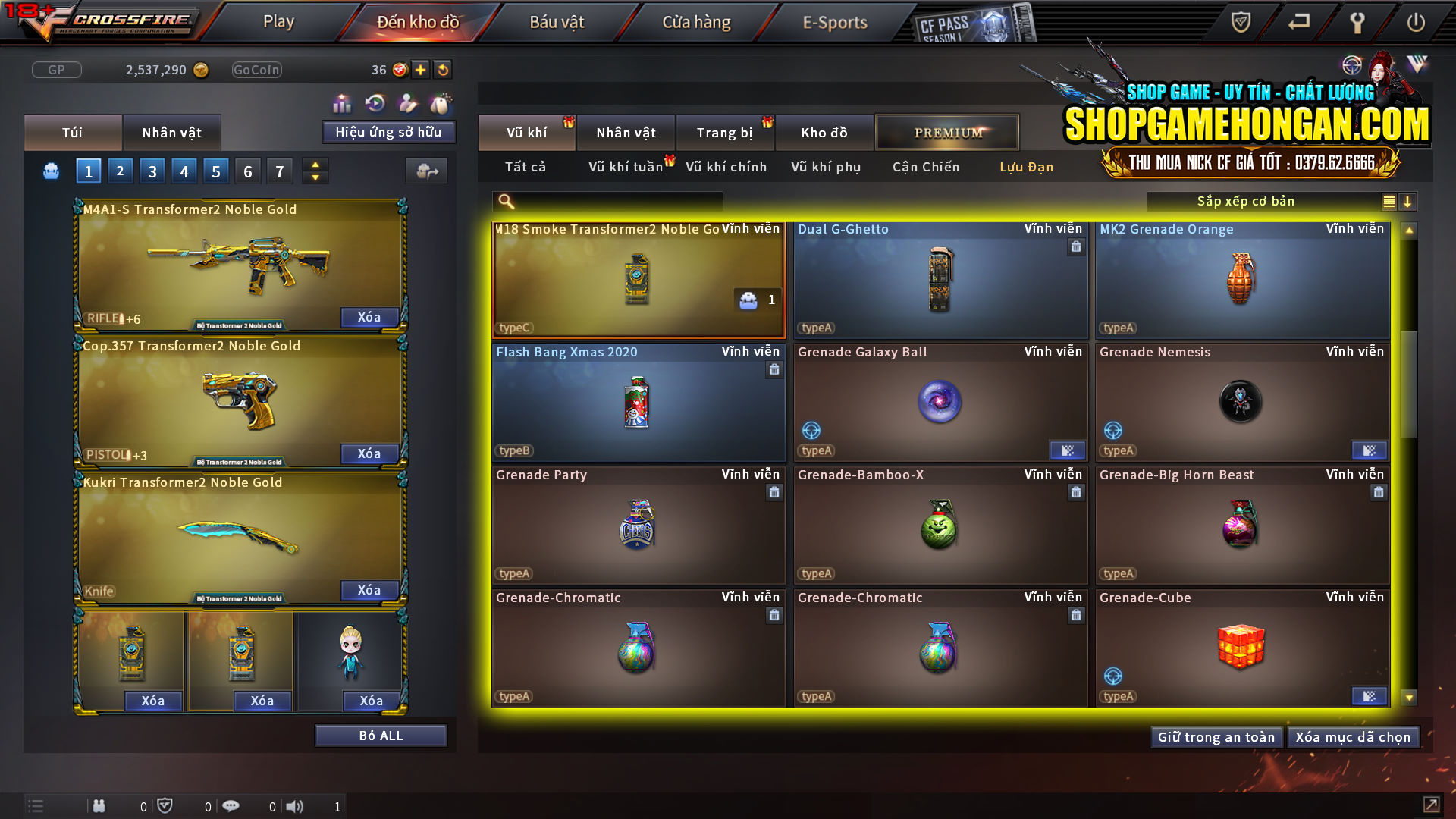Click Xóa mục đã chọn to delete selected items
Viewport: 1456px width, 819px height.
pos(1353,736)
